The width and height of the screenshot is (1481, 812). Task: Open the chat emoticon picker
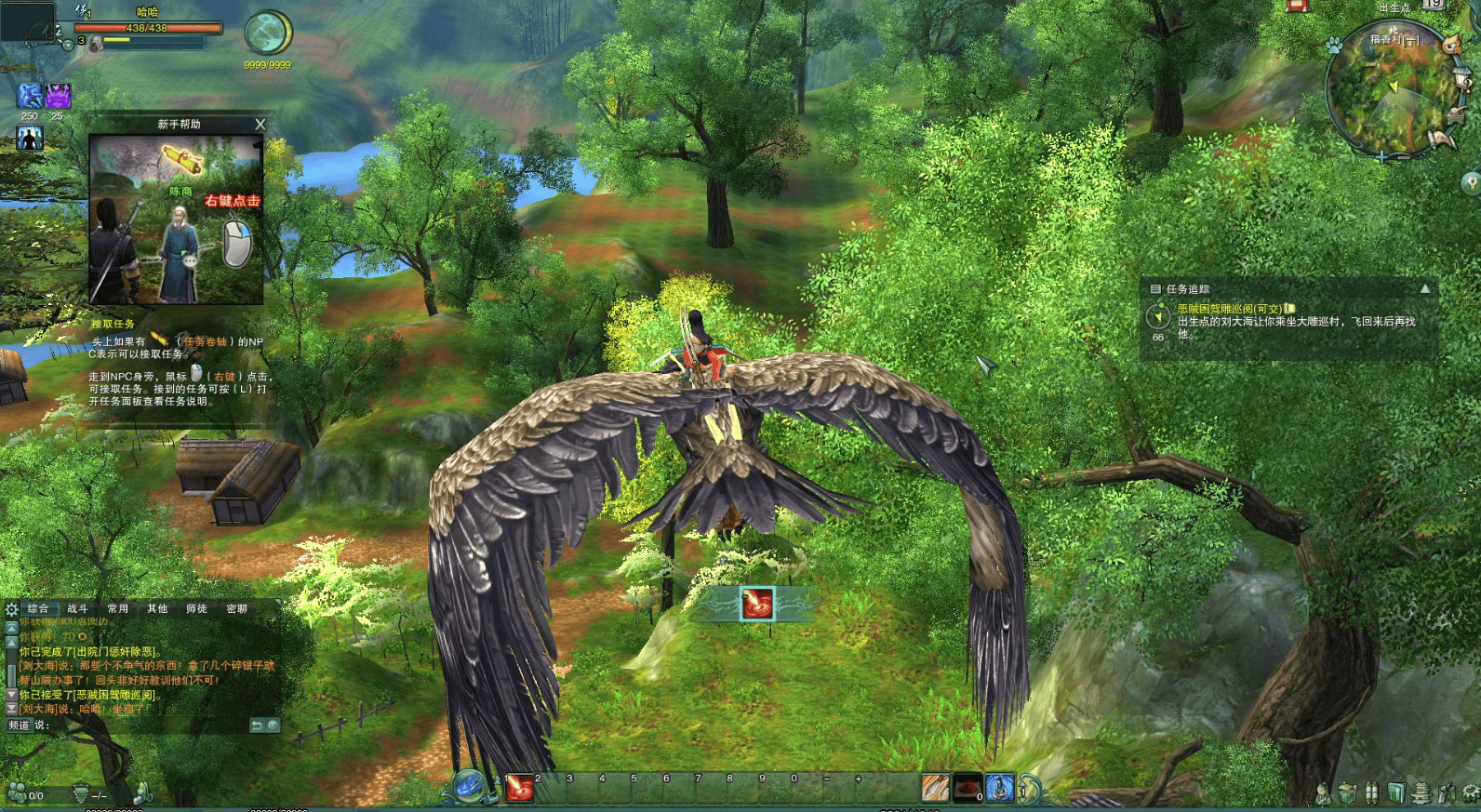point(273,725)
